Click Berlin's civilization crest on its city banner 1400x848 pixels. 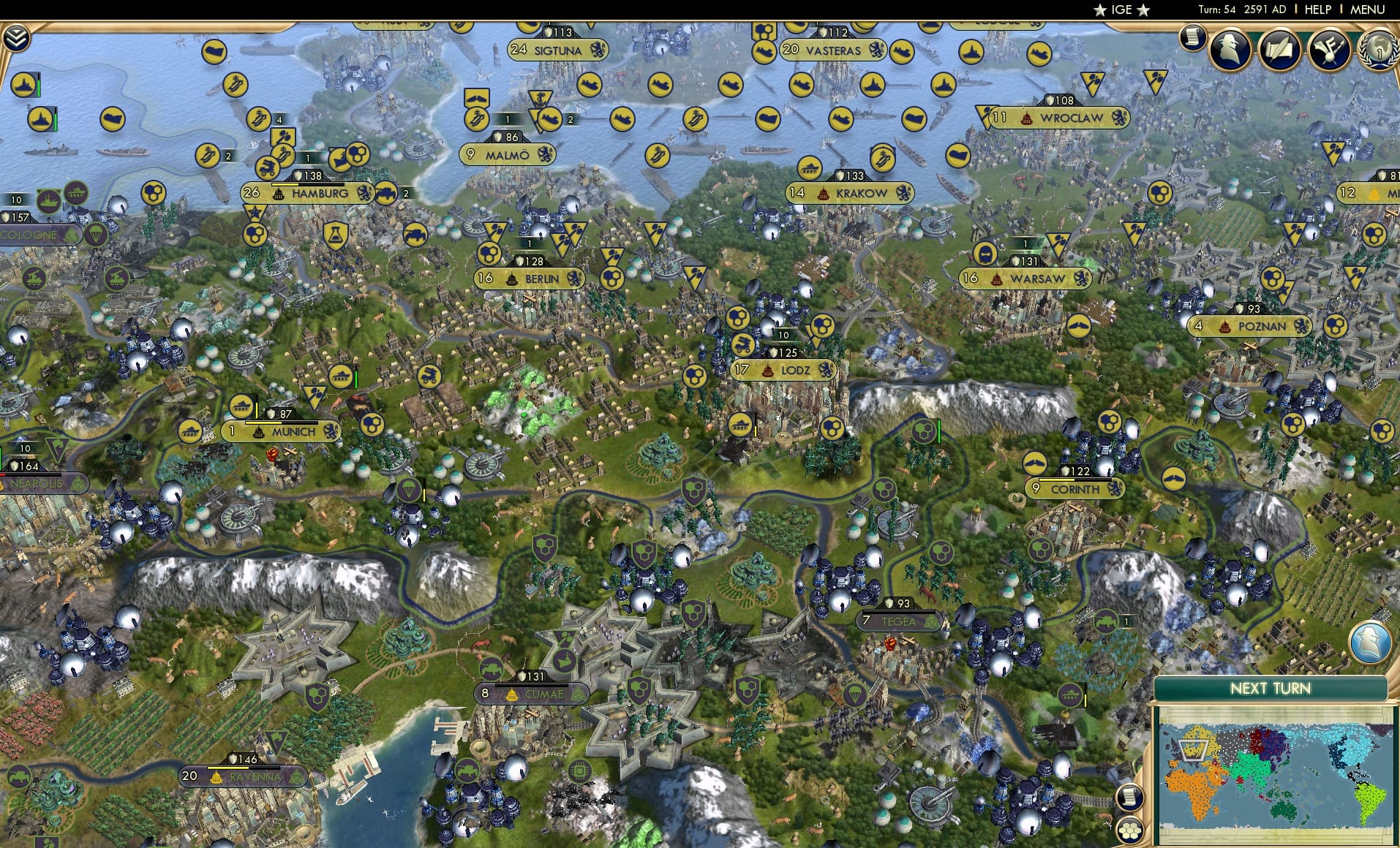(575, 279)
